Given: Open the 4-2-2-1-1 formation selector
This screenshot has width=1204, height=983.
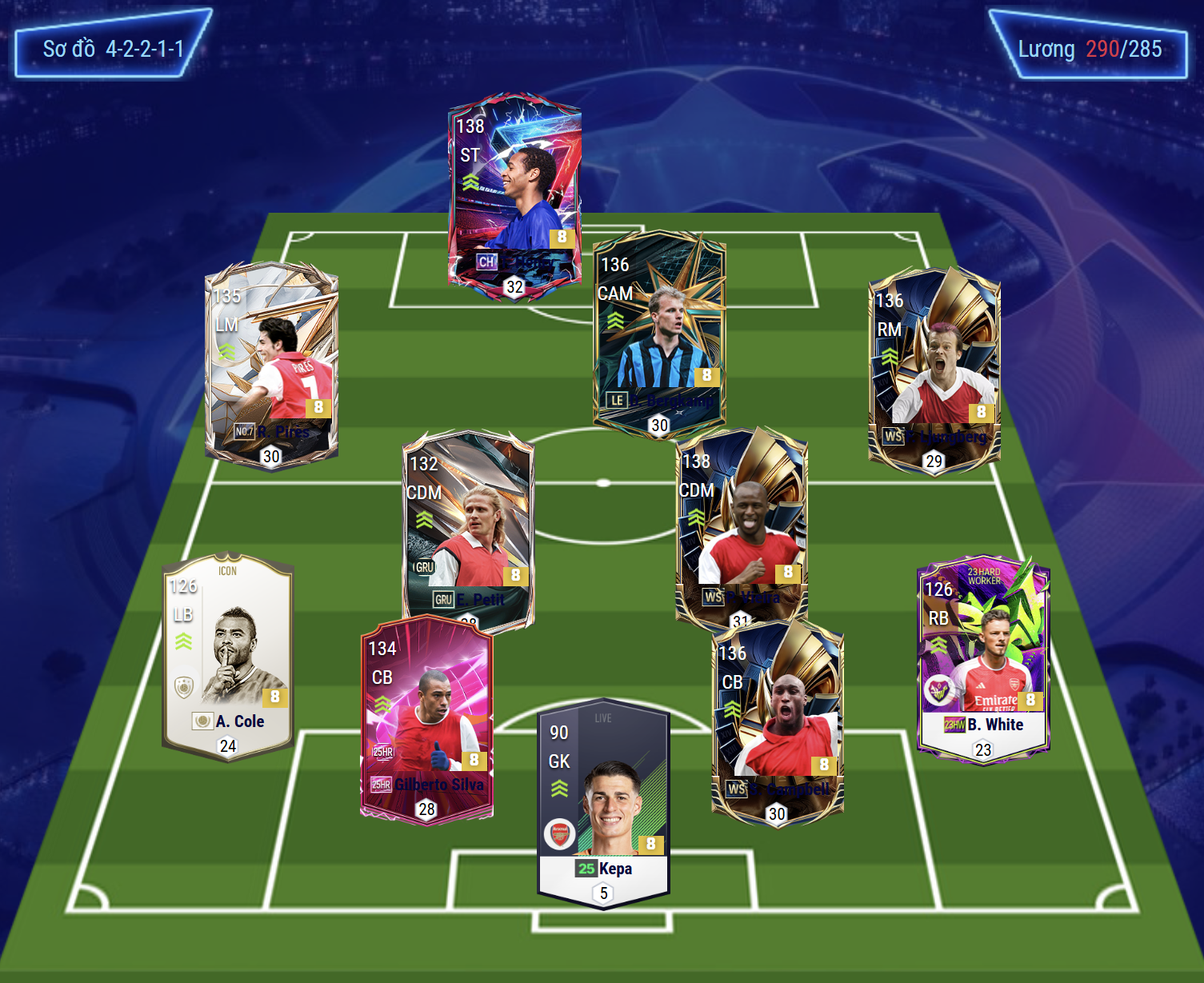Looking at the screenshot, I should [x=113, y=49].
